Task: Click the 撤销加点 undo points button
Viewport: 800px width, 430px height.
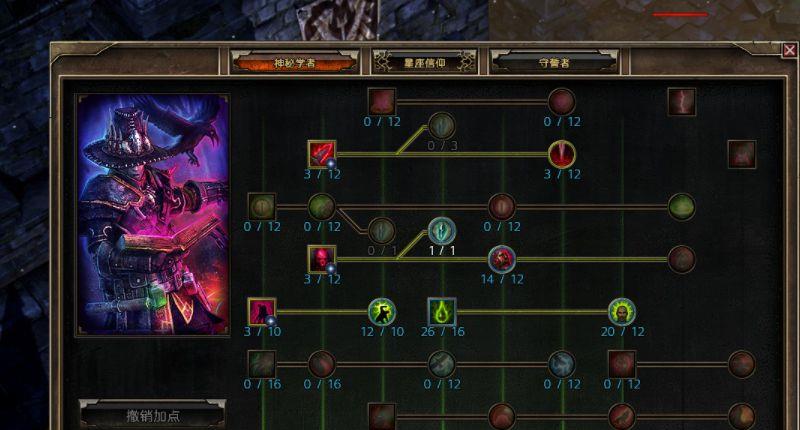Action: (152, 414)
